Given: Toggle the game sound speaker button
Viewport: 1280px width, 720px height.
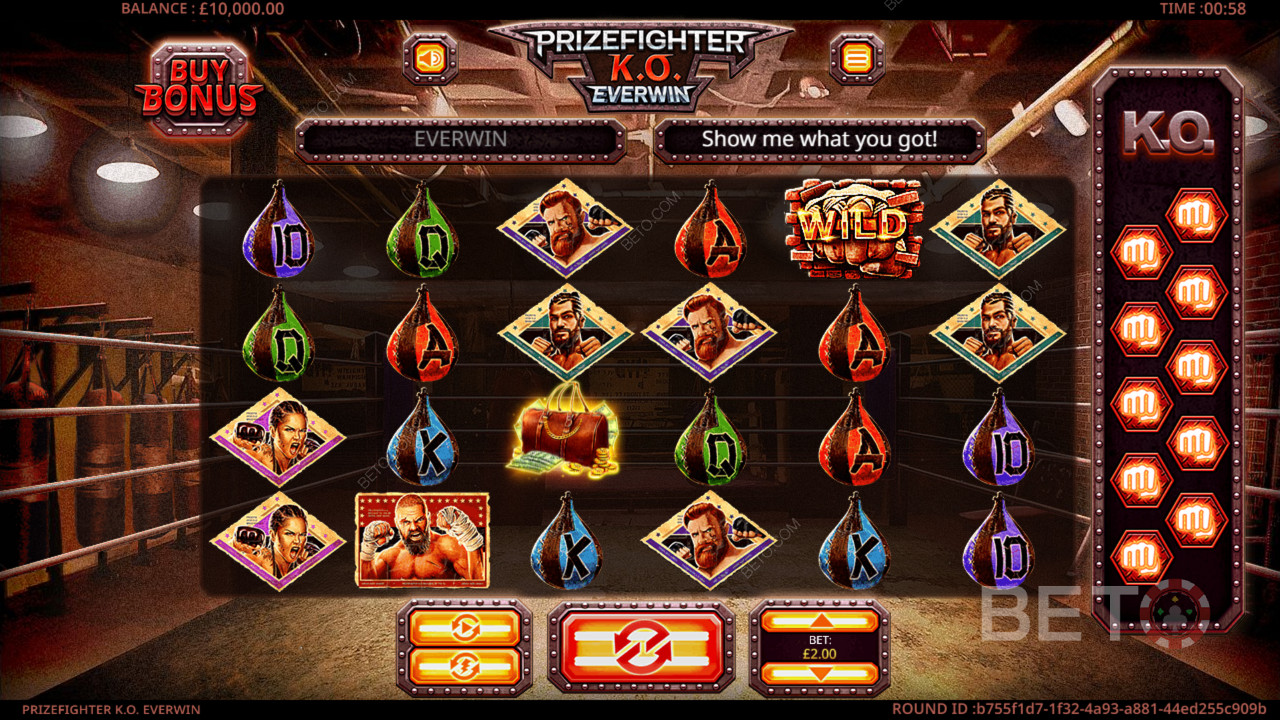Looking at the screenshot, I should [x=430, y=59].
